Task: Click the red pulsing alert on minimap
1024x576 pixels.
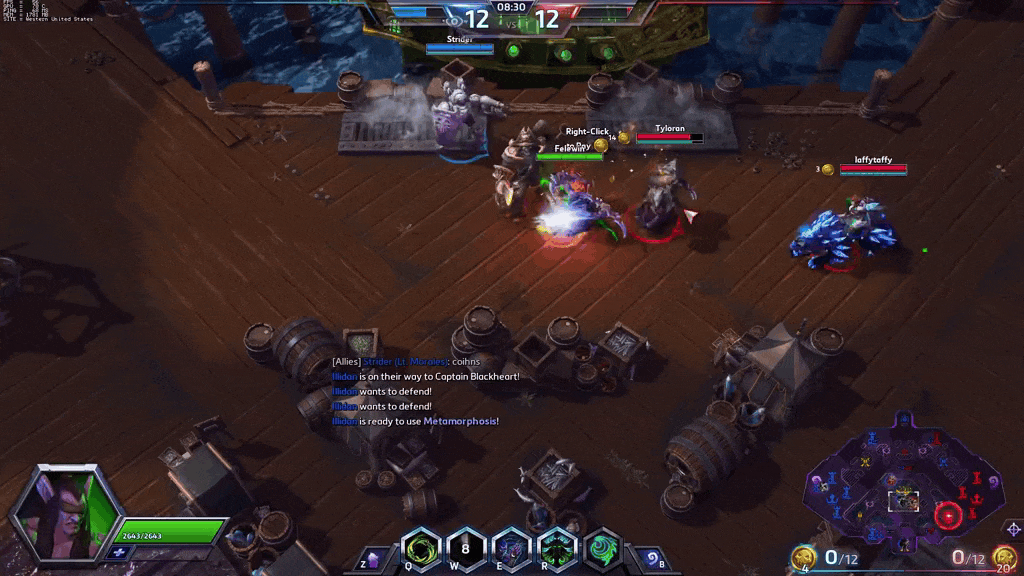Action: [x=947, y=516]
